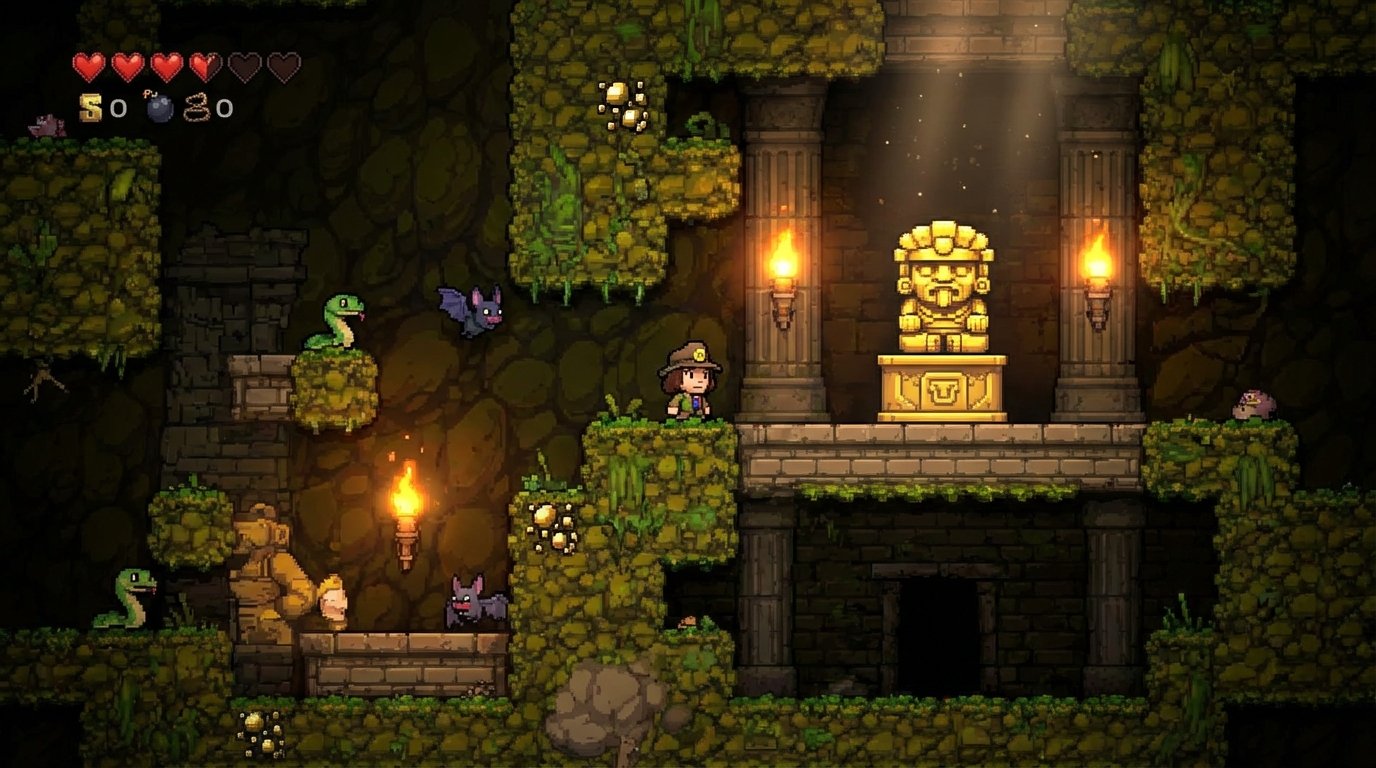The width and height of the screenshot is (1376, 768).
Task: Click the 'Pu' paste label above the bomb icon
Action: coord(151,92)
